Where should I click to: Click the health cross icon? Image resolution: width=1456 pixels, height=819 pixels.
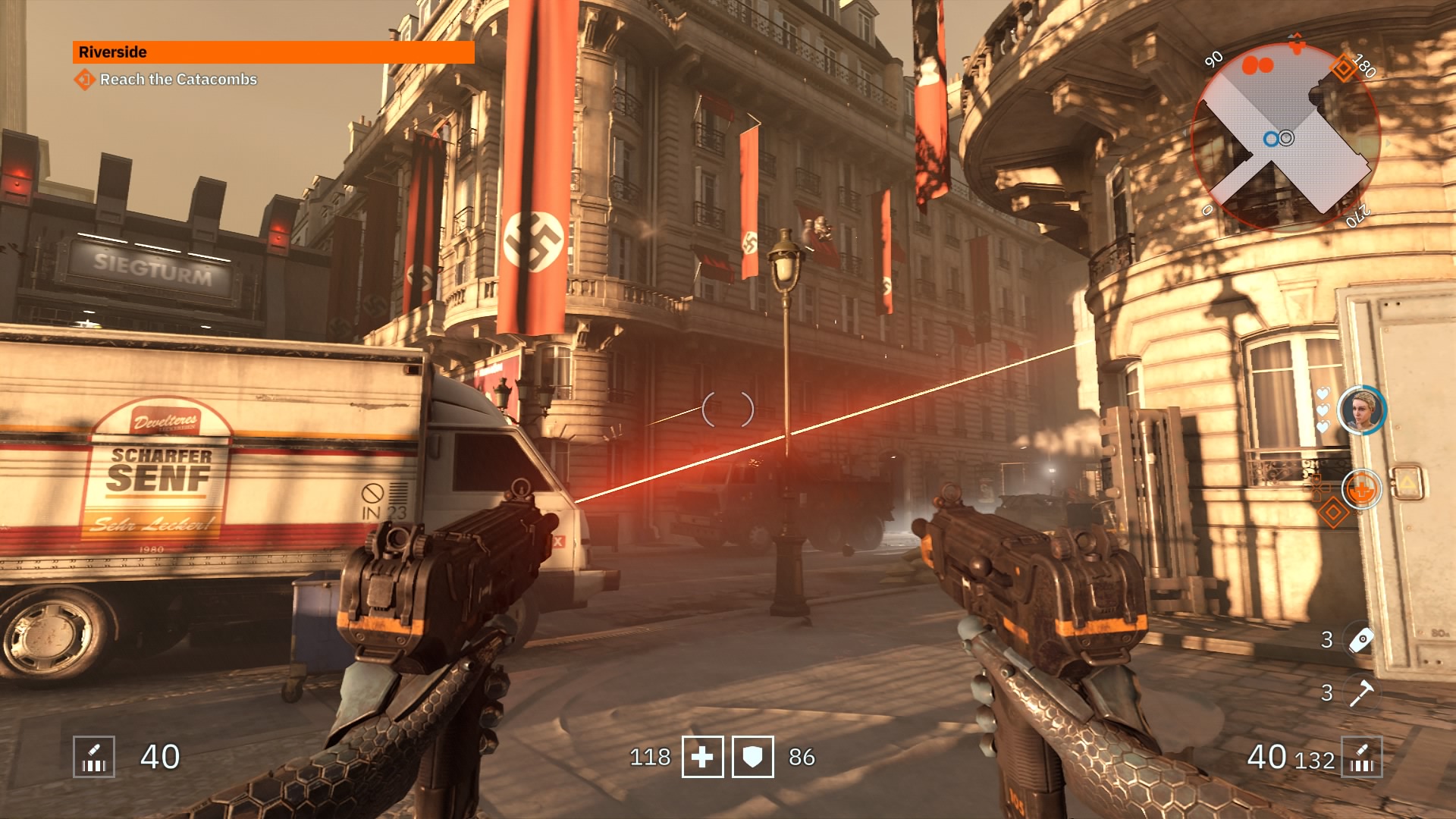point(702,757)
